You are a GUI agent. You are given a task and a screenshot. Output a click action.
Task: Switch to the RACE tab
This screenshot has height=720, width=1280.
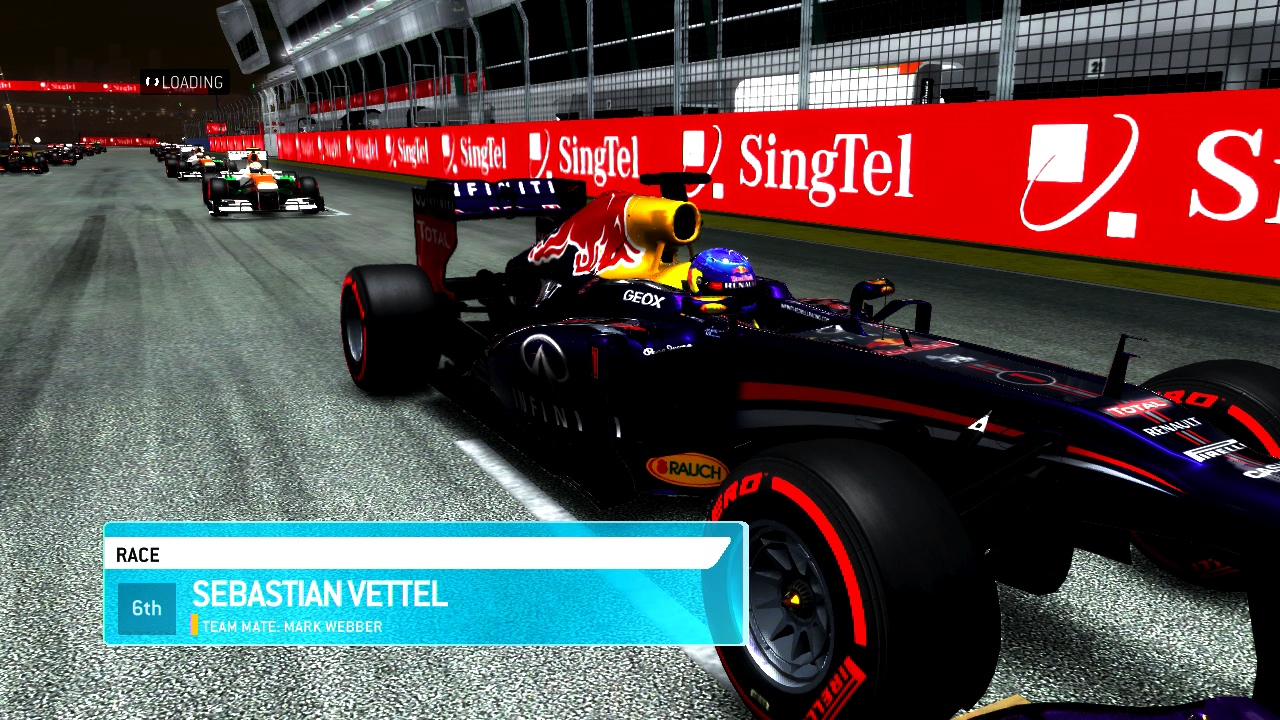pos(138,555)
